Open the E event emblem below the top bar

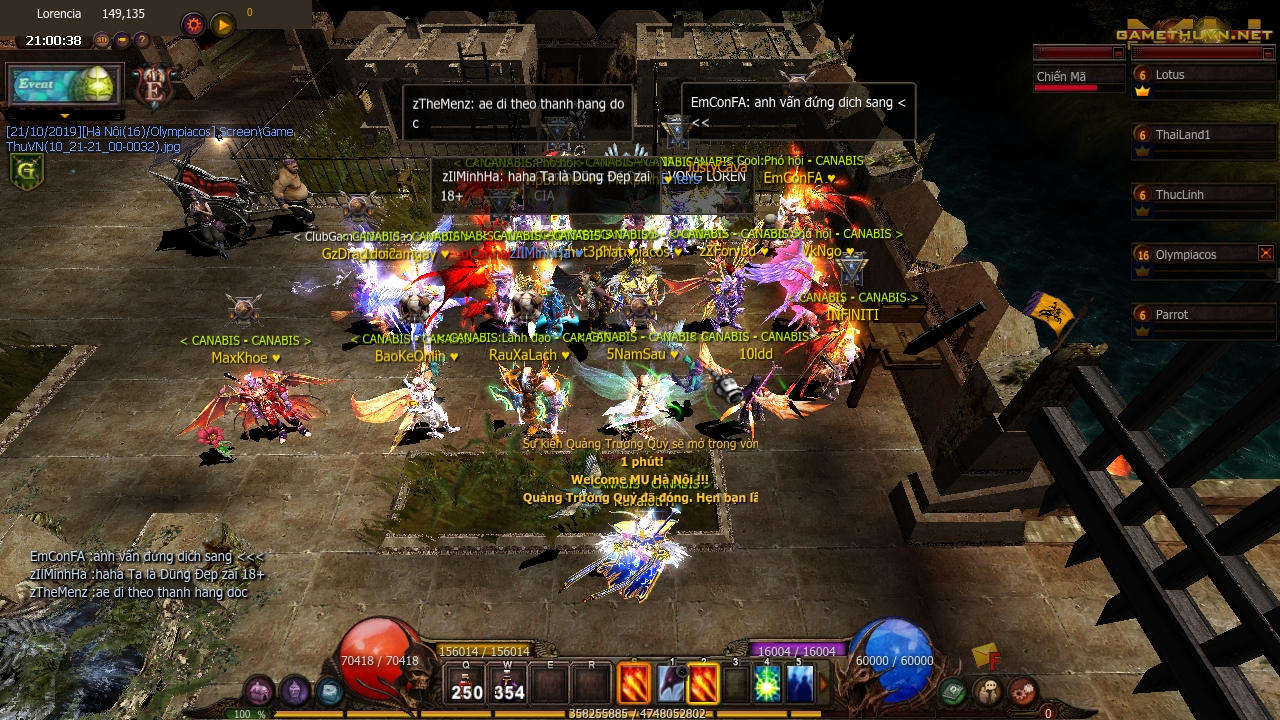coord(152,88)
